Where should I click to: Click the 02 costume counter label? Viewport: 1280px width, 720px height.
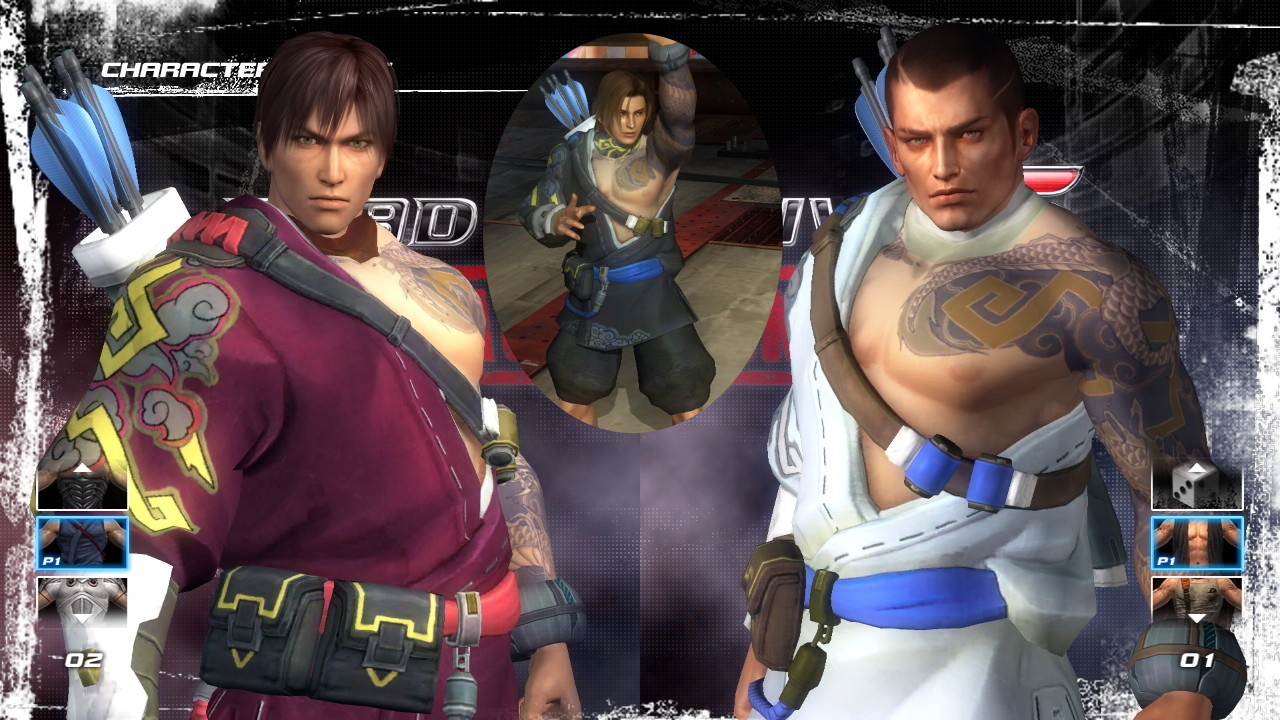[84, 659]
